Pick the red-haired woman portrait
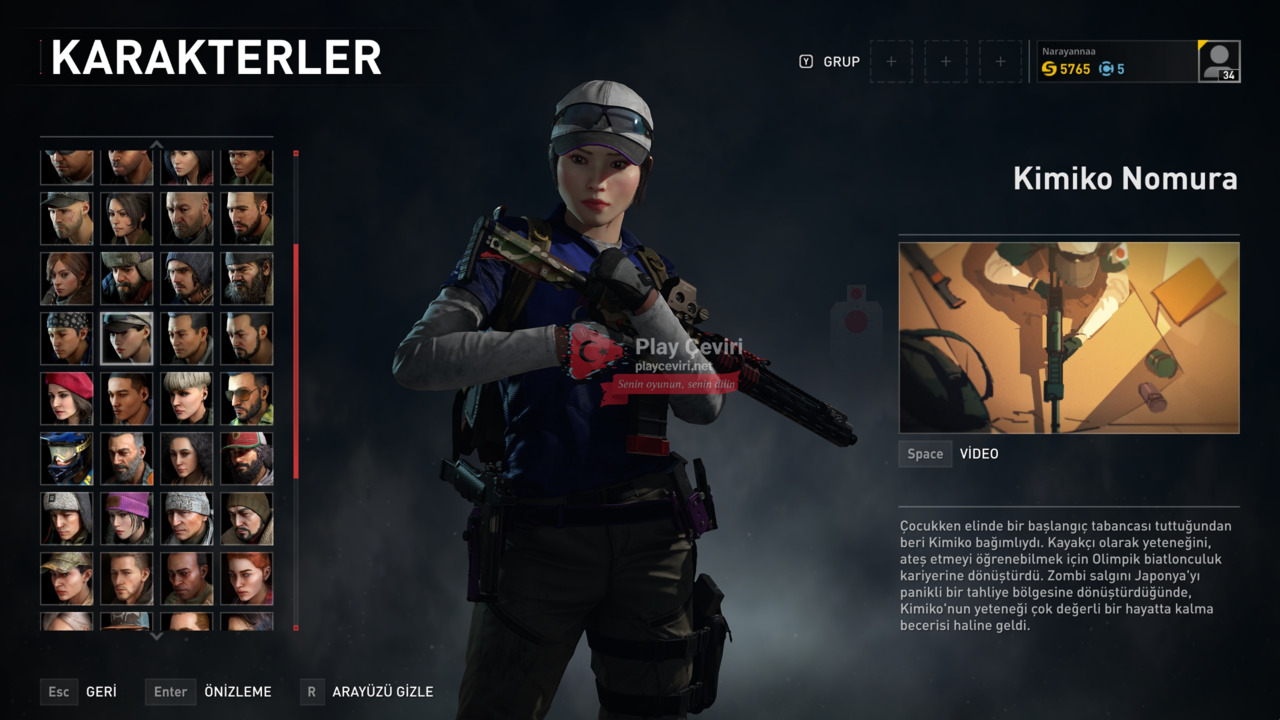This screenshot has width=1280, height=720. click(x=247, y=578)
